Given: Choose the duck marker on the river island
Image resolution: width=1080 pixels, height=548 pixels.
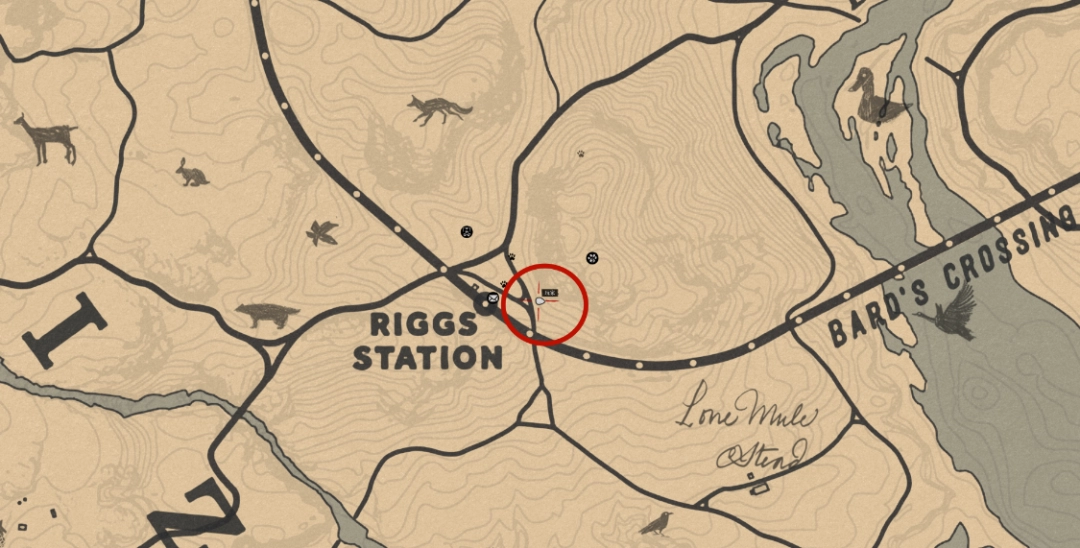Looking at the screenshot, I should [876, 96].
